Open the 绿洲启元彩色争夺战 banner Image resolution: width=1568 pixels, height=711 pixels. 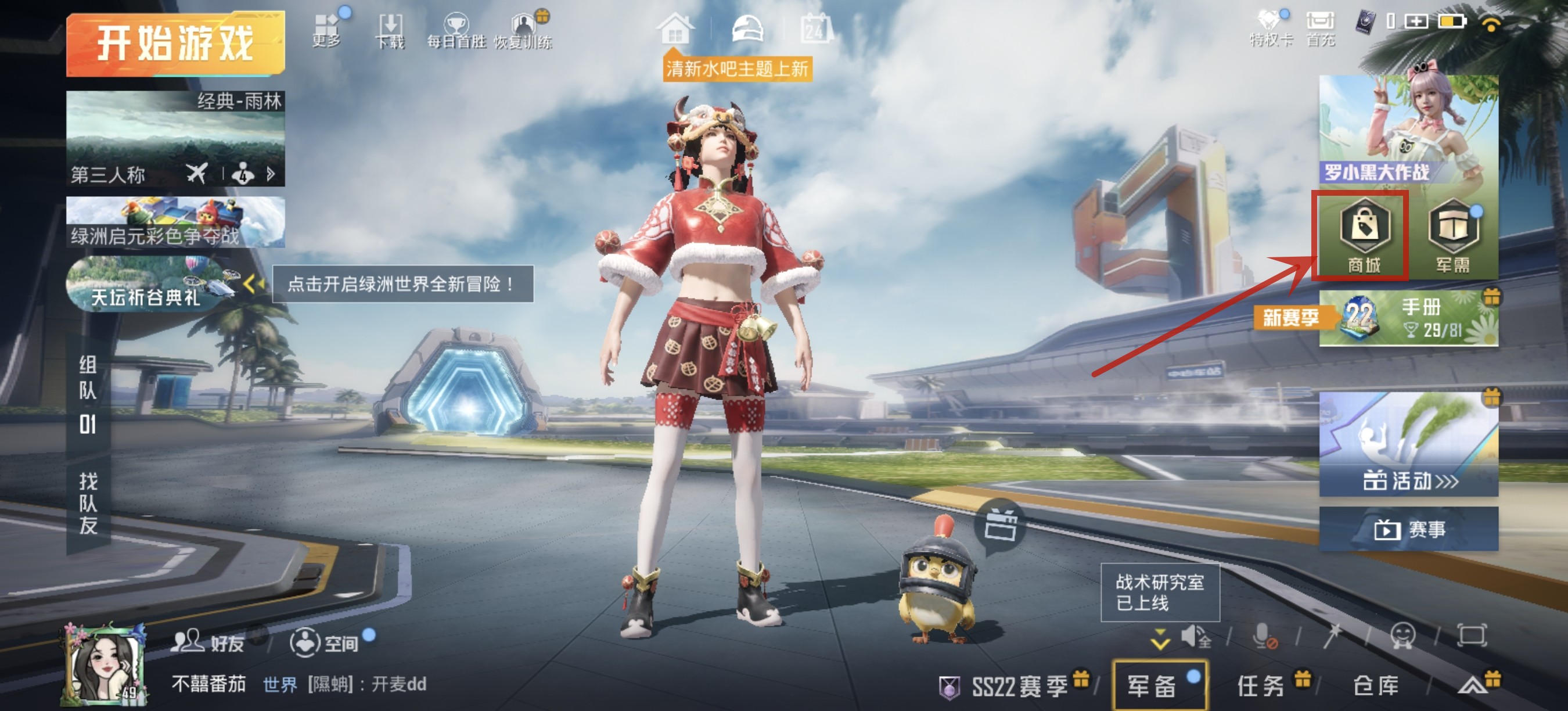click(x=175, y=222)
